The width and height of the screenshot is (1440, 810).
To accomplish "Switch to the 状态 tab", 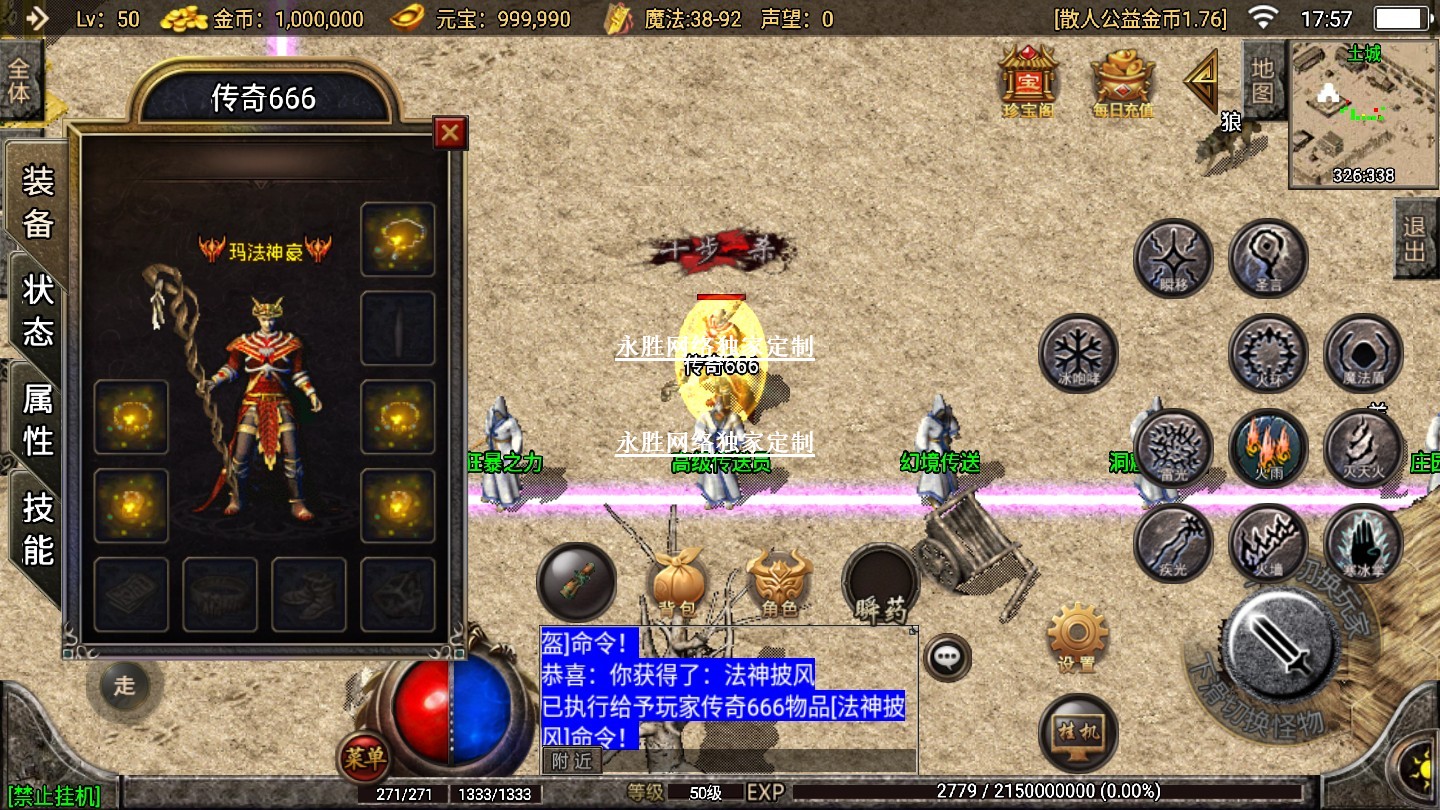I will click(38, 310).
